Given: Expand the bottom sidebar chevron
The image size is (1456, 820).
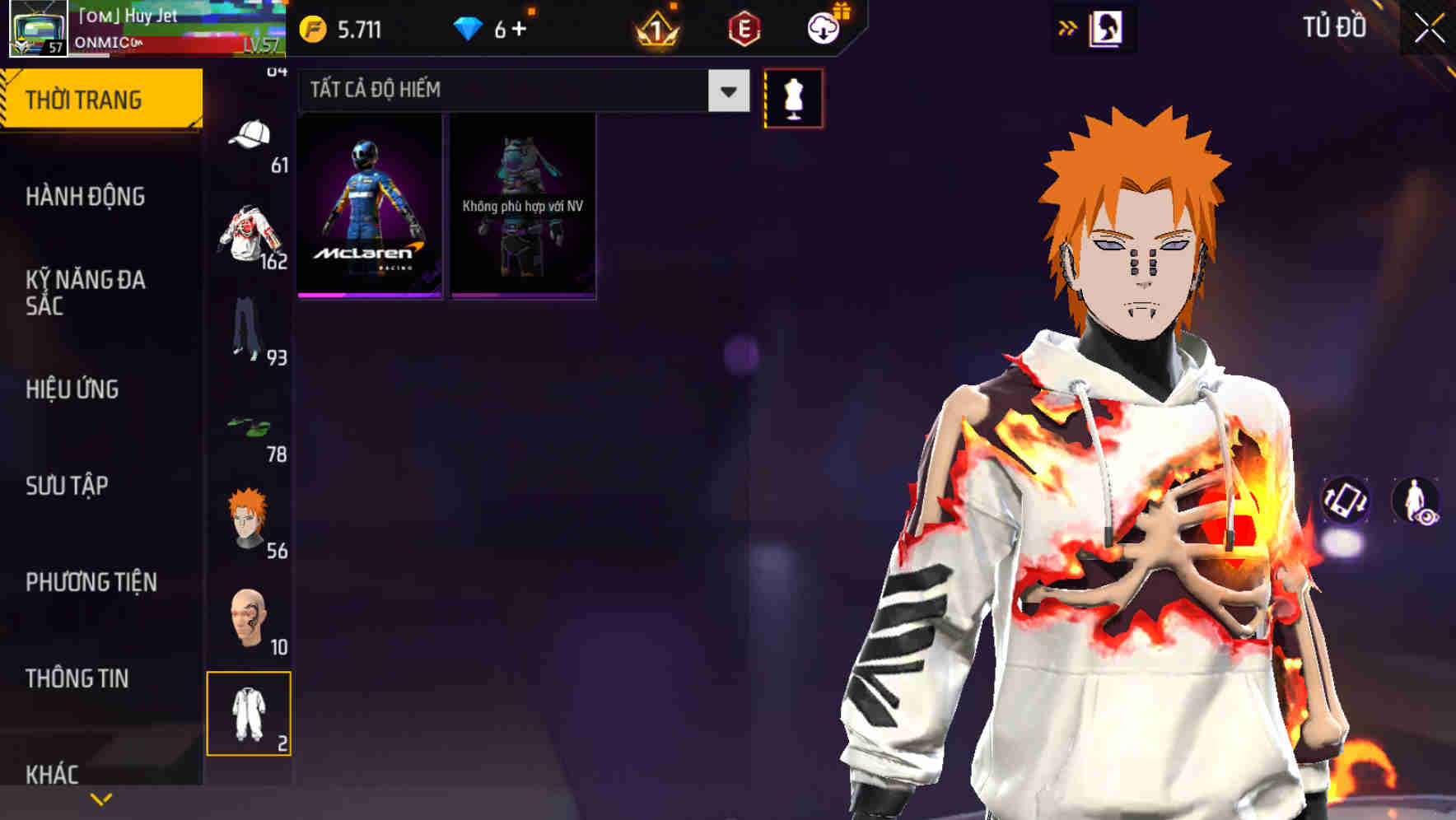Looking at the screenshot, I should pyautogui.click(x=100, y=799).
